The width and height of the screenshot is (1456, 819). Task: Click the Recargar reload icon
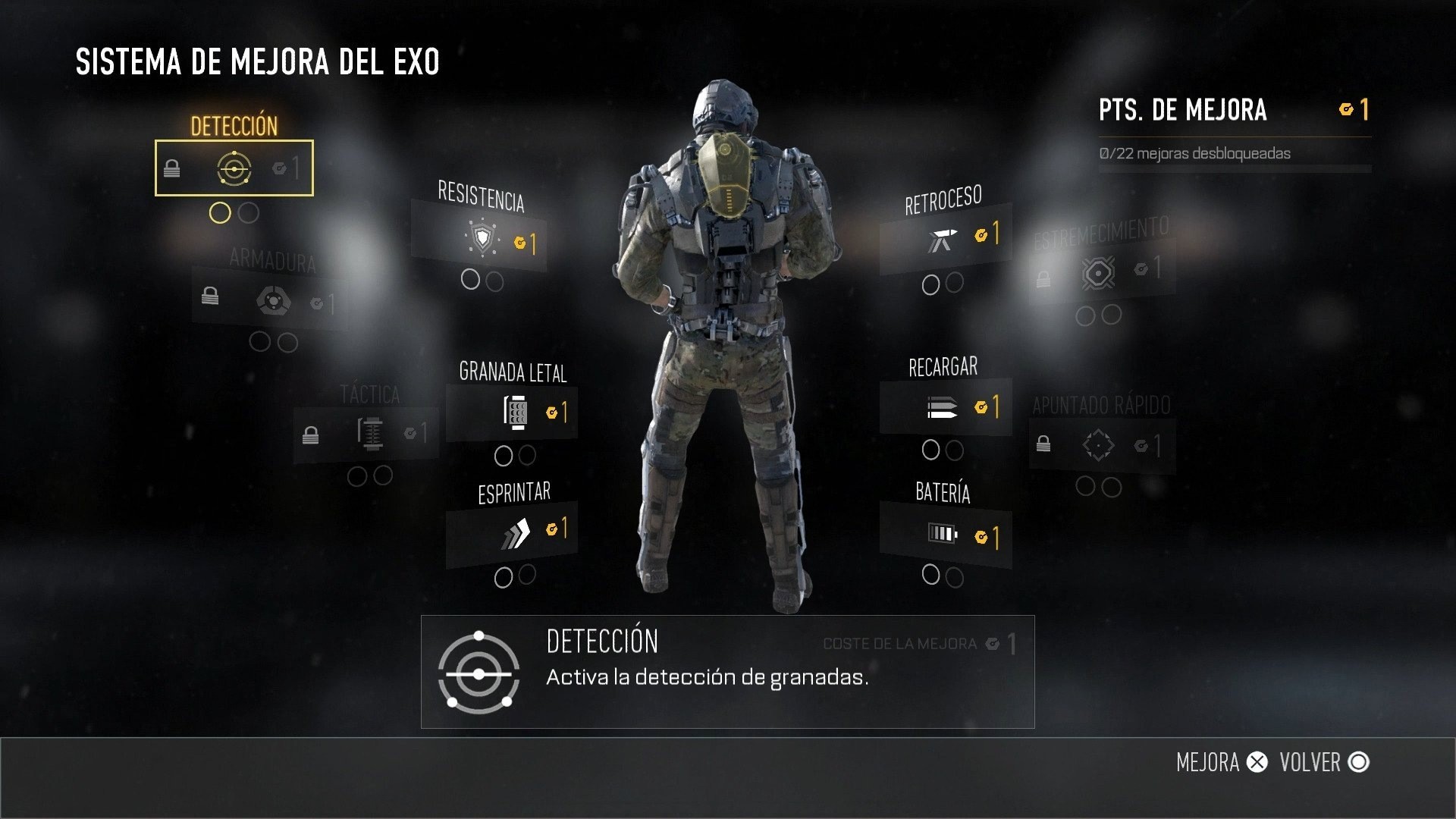coord(940,406)
